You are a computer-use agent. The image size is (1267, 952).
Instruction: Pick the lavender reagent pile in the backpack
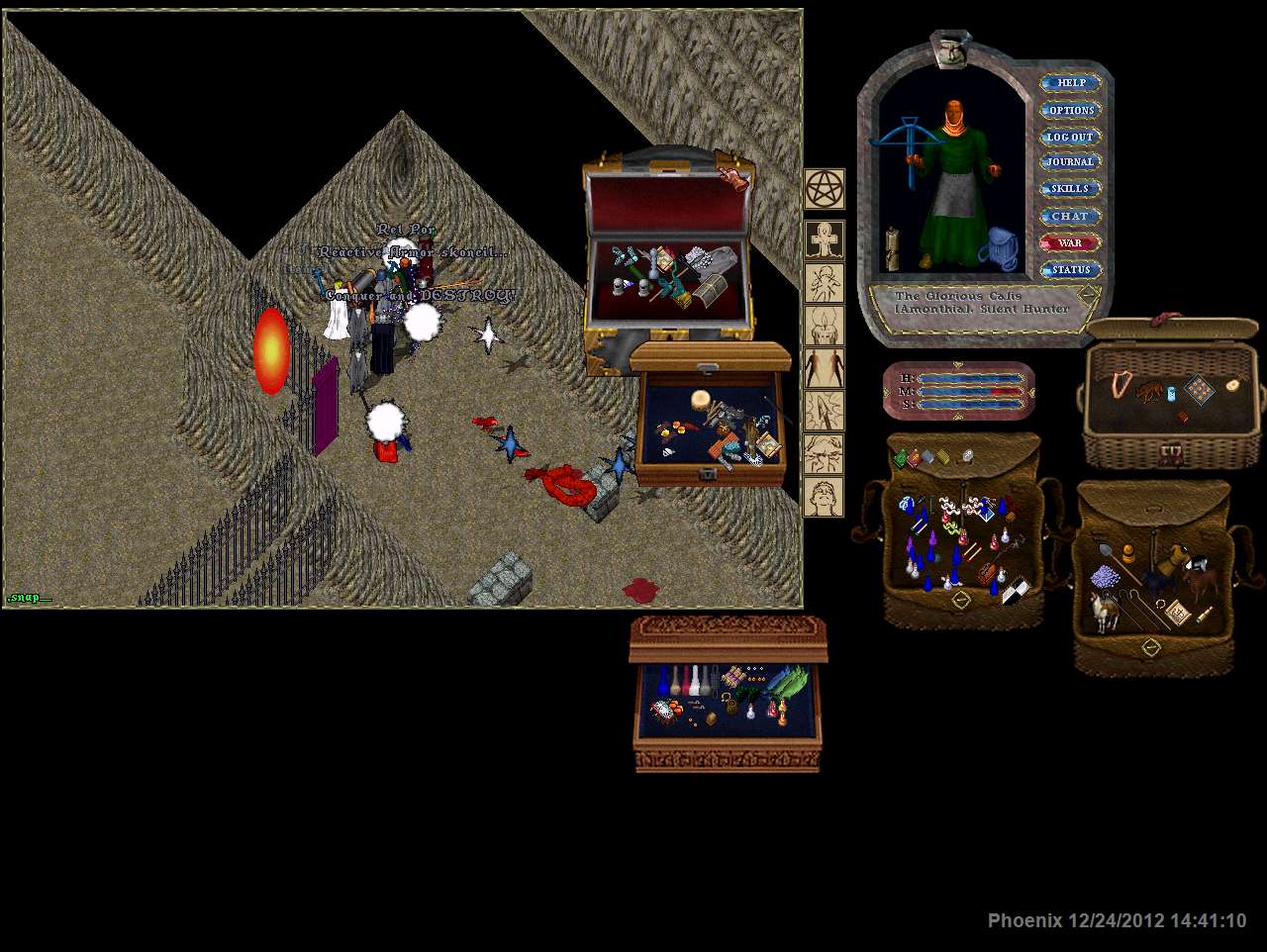coord(1104,578)
